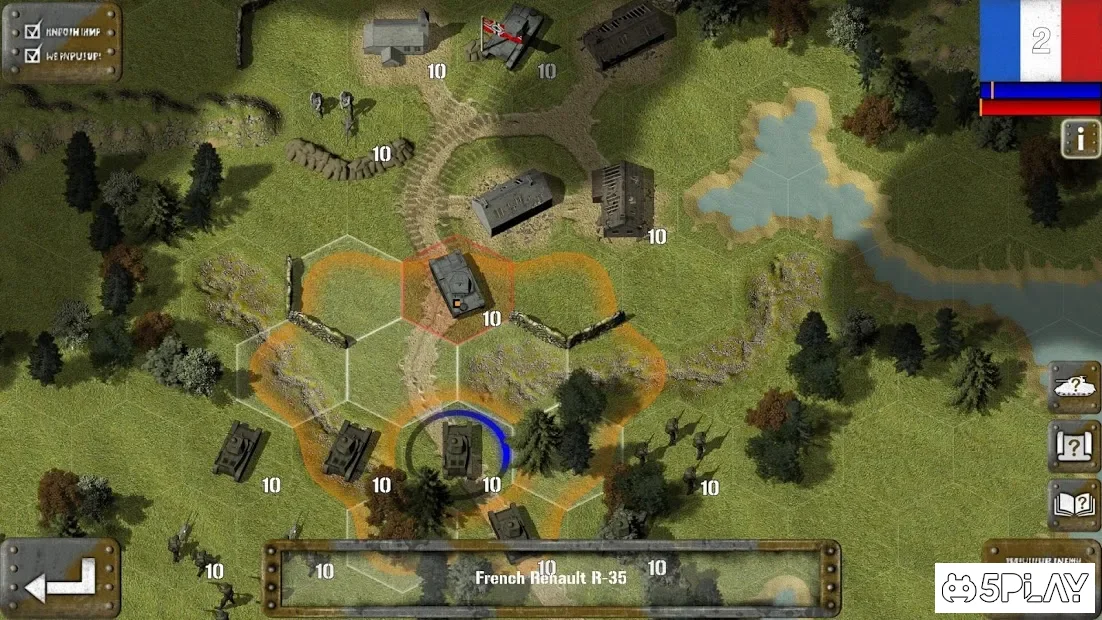Image resolution: width=1102 pixels, height=620 pixels.
Task: Open the objectives checklist panel
Action: point(61,42)
